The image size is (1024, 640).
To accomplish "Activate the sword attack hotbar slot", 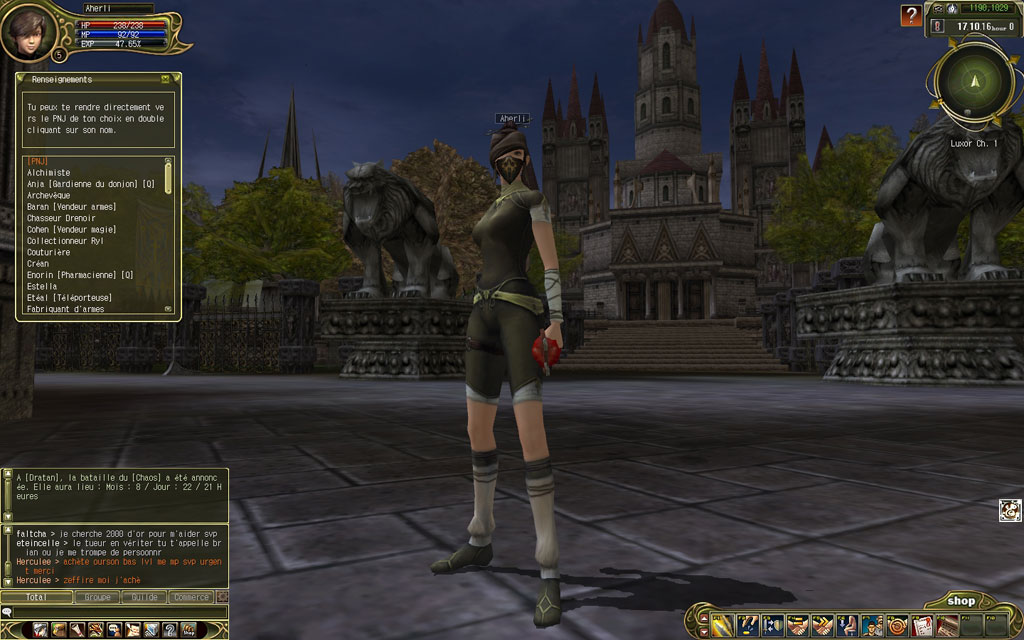I will pyautogui.click(x=723, y=626).
